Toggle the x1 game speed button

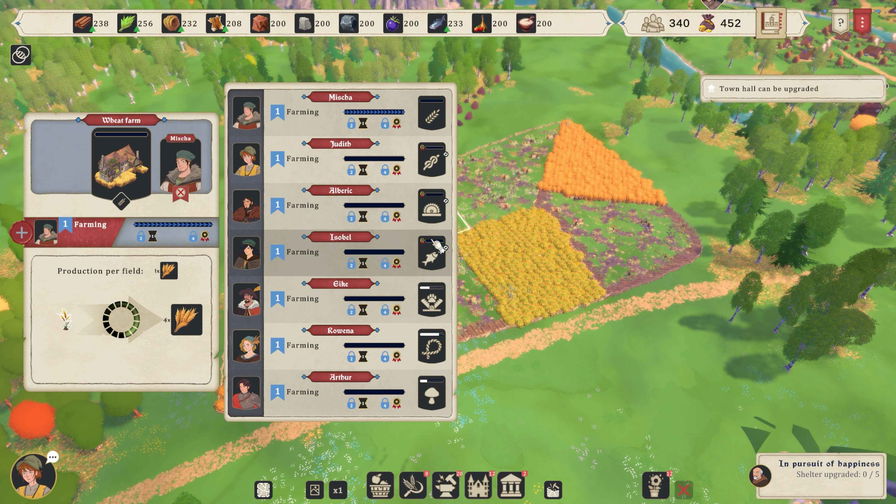coord(338,490)
